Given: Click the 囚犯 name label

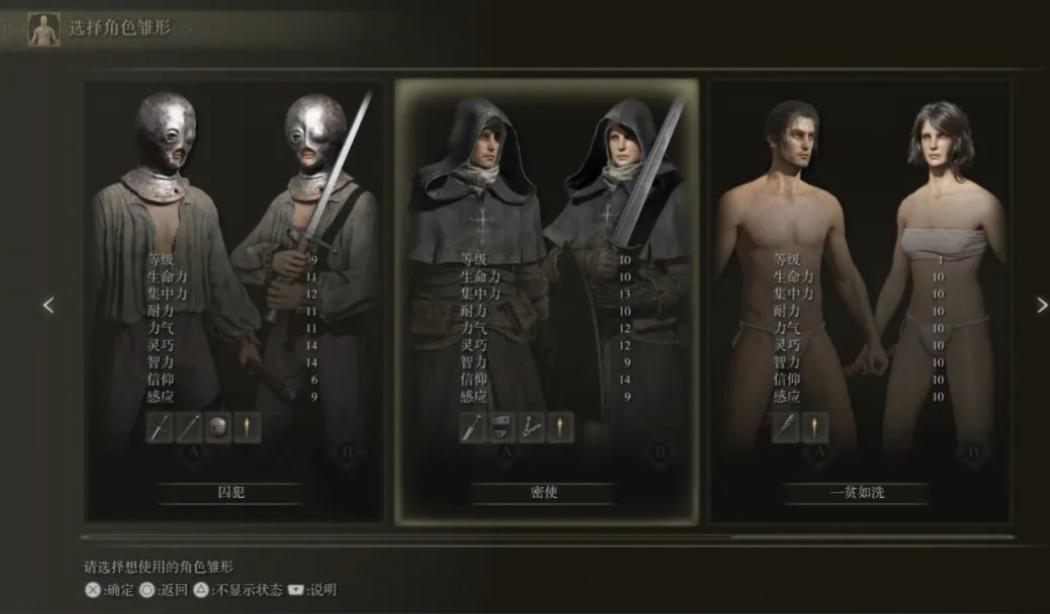Looking at the screenshot, I should [x=231, y=493].
